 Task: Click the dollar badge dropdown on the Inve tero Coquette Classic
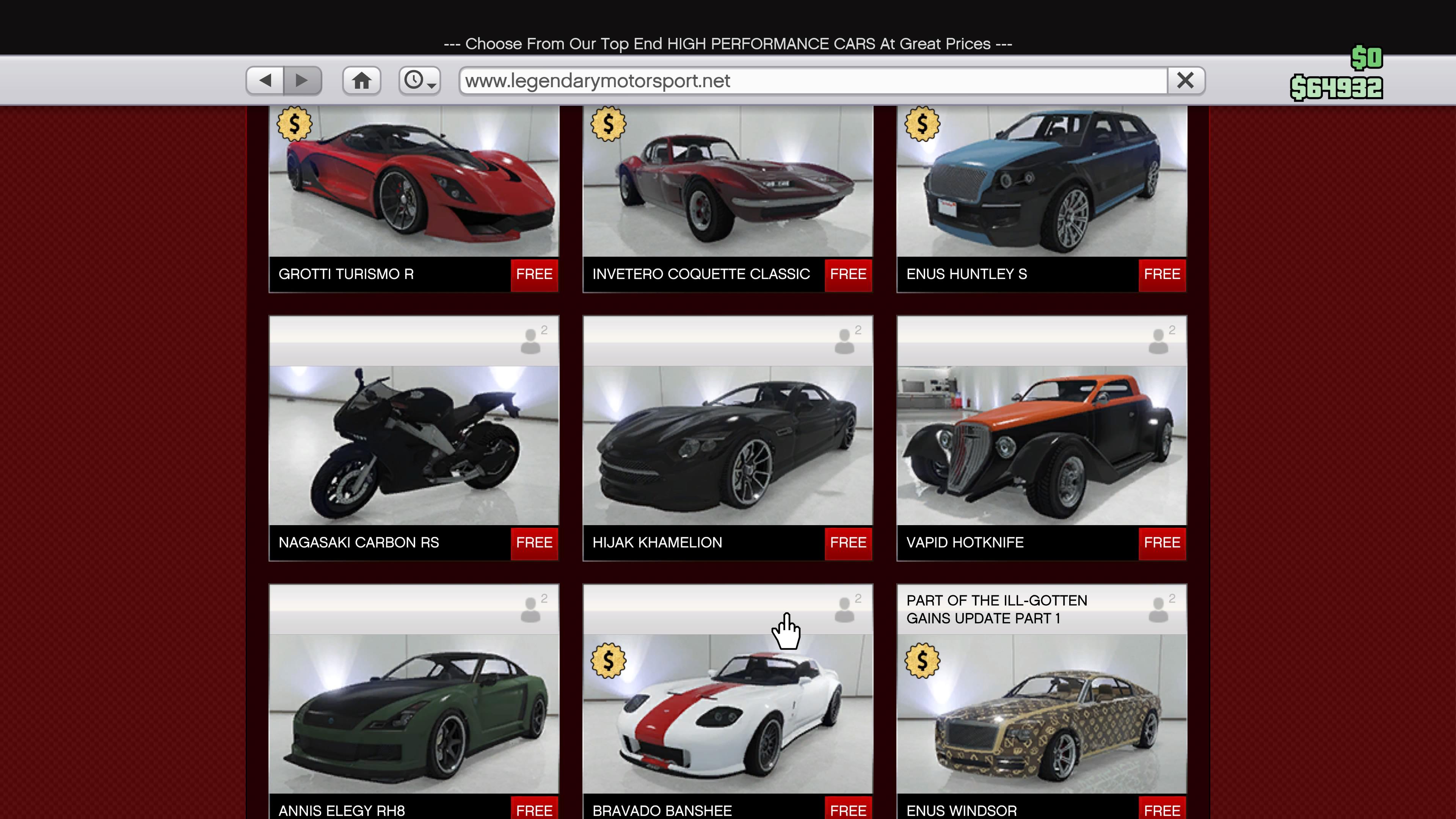607,124
